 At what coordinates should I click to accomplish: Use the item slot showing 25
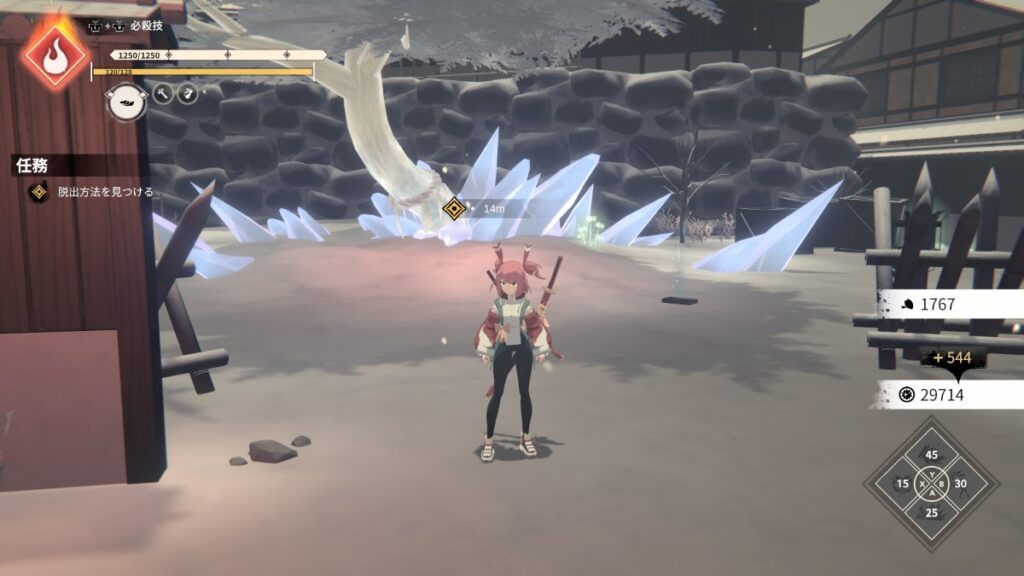click(932, 513)
